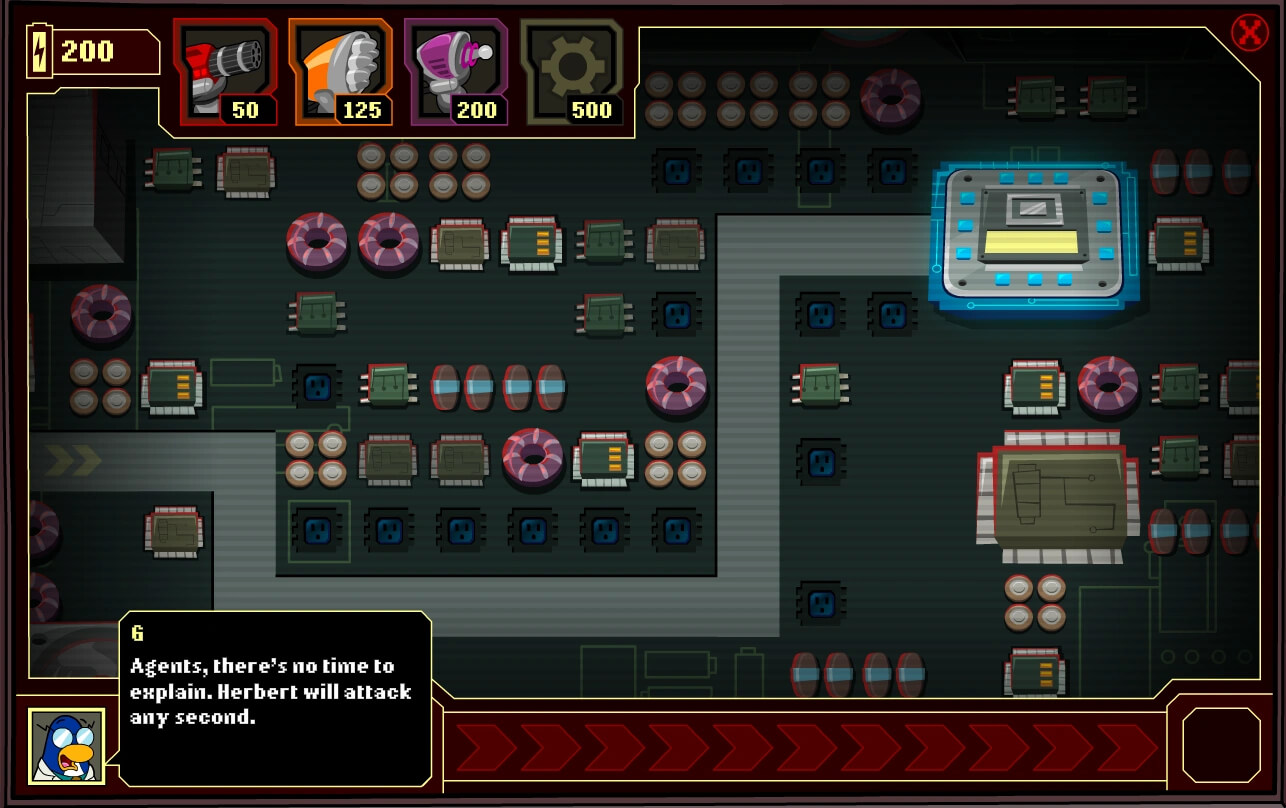Click the scientist penguin G portrait

coord(66,746)
